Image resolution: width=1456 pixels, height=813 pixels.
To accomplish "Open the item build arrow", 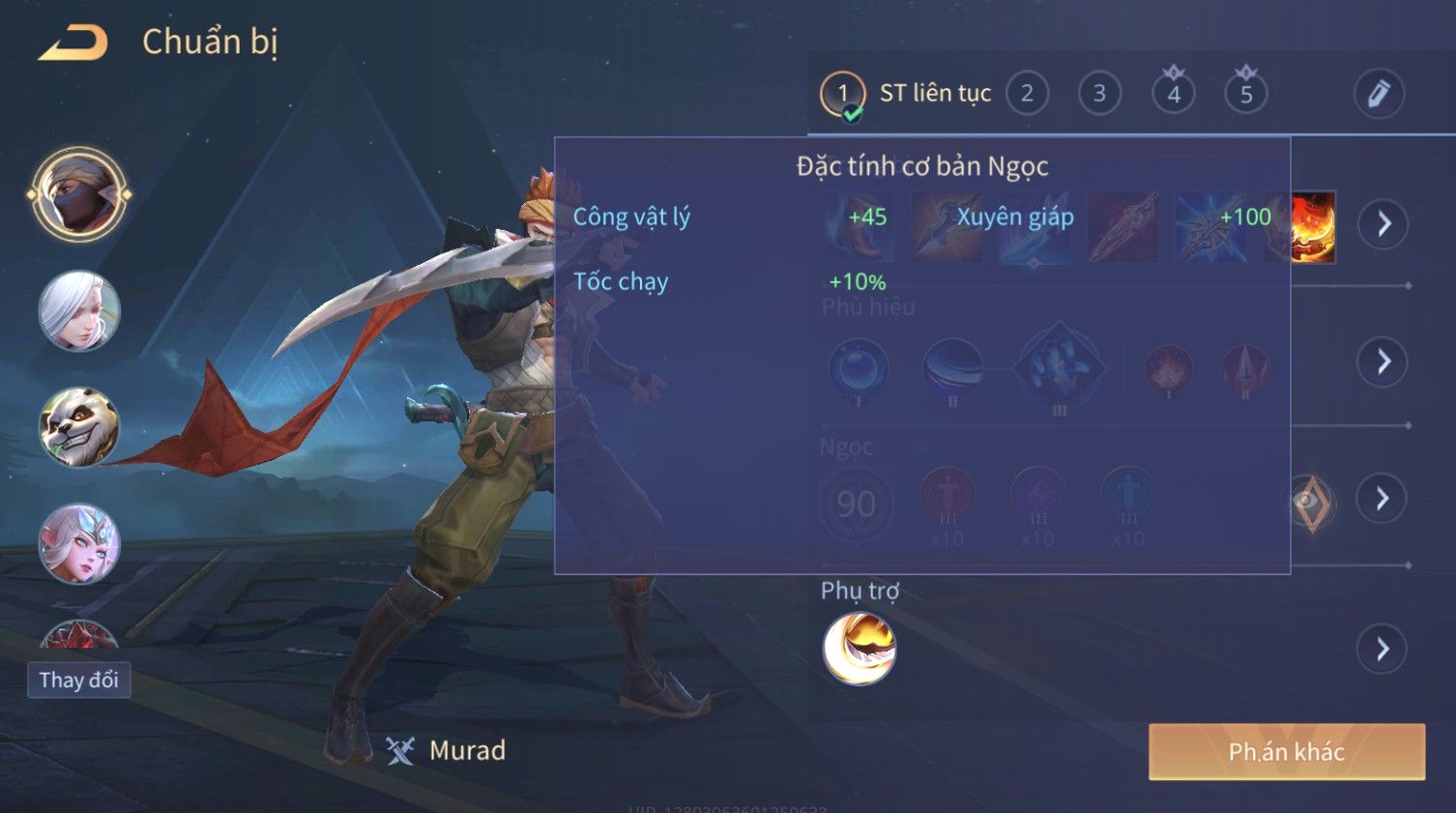I will pos(1383,224).
